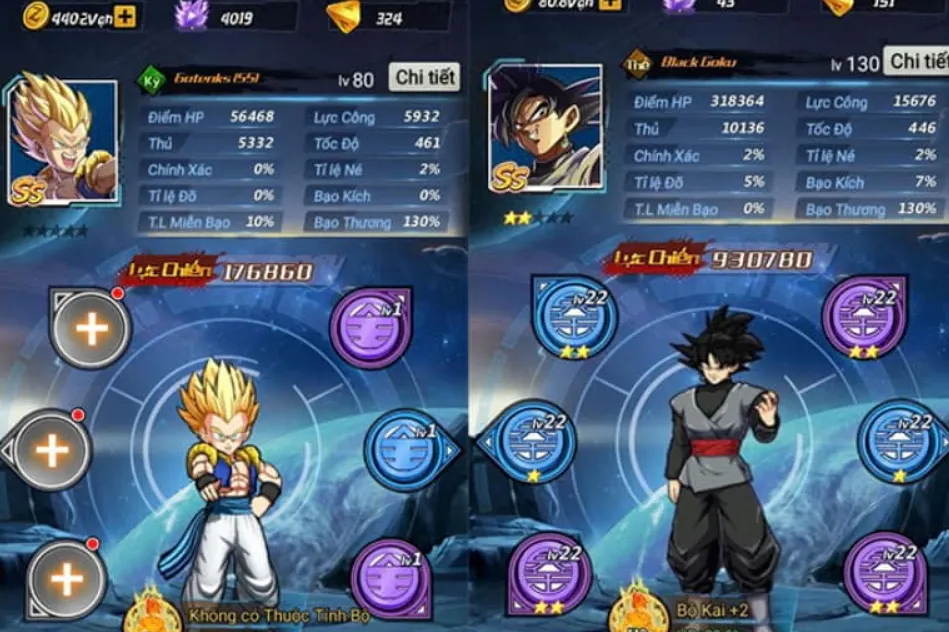Add more gold using the yellow plus button

tap(125, 15)
